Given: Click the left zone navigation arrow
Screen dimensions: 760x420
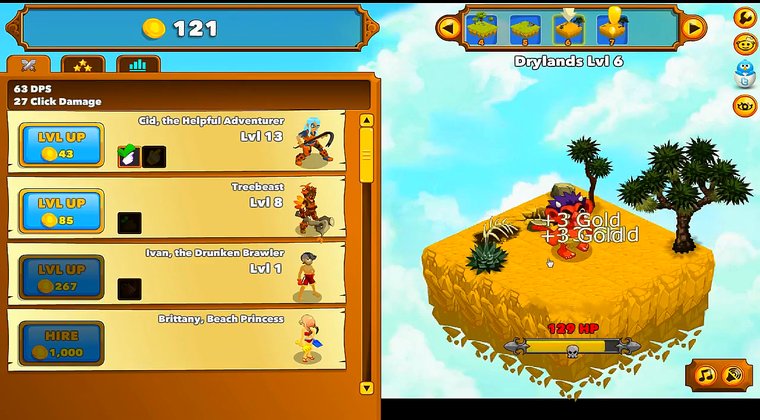Looking at the screenshot, I should pos(448,28).
